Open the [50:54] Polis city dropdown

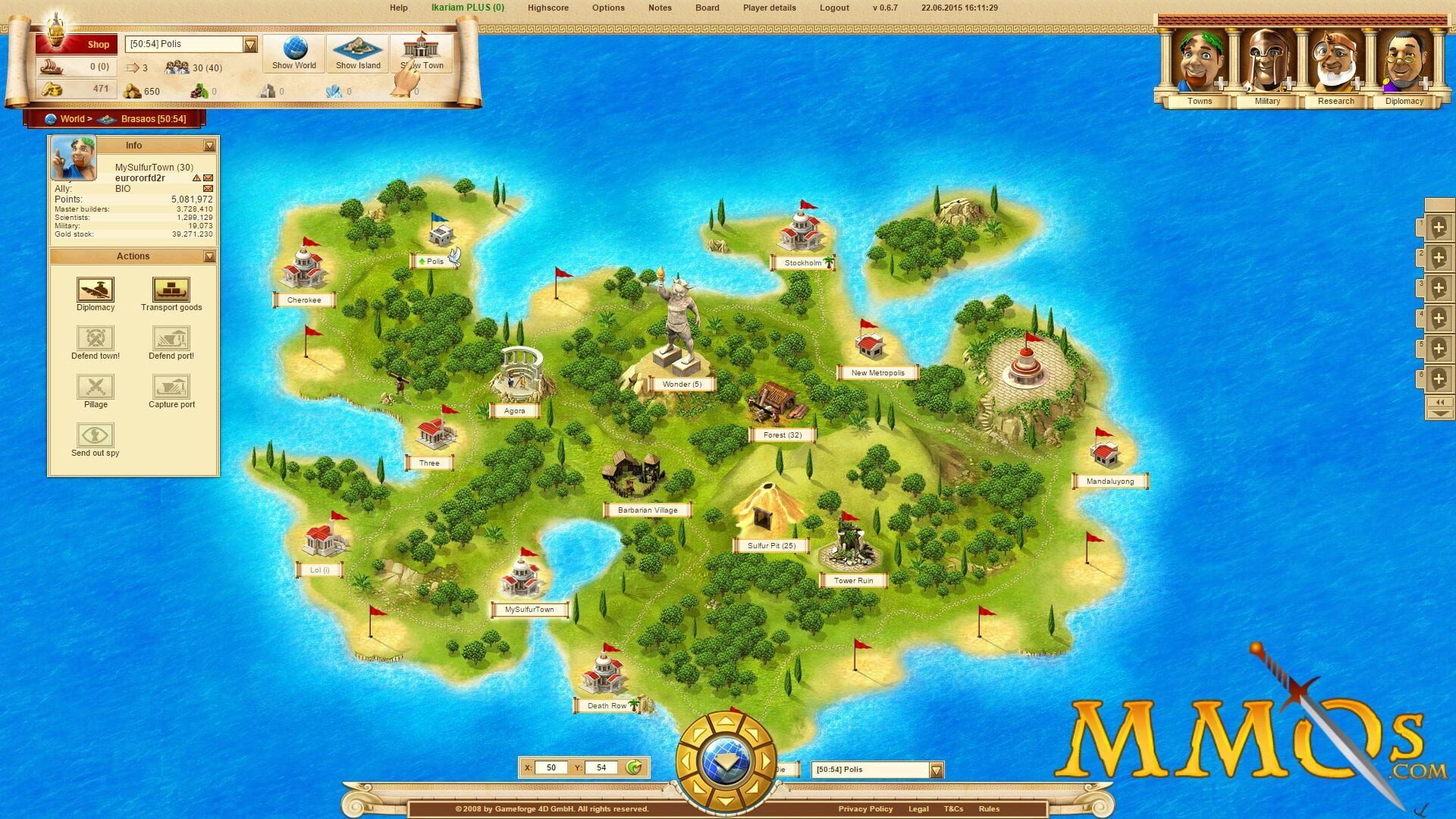pyautogui.click(x=250, y=44)
